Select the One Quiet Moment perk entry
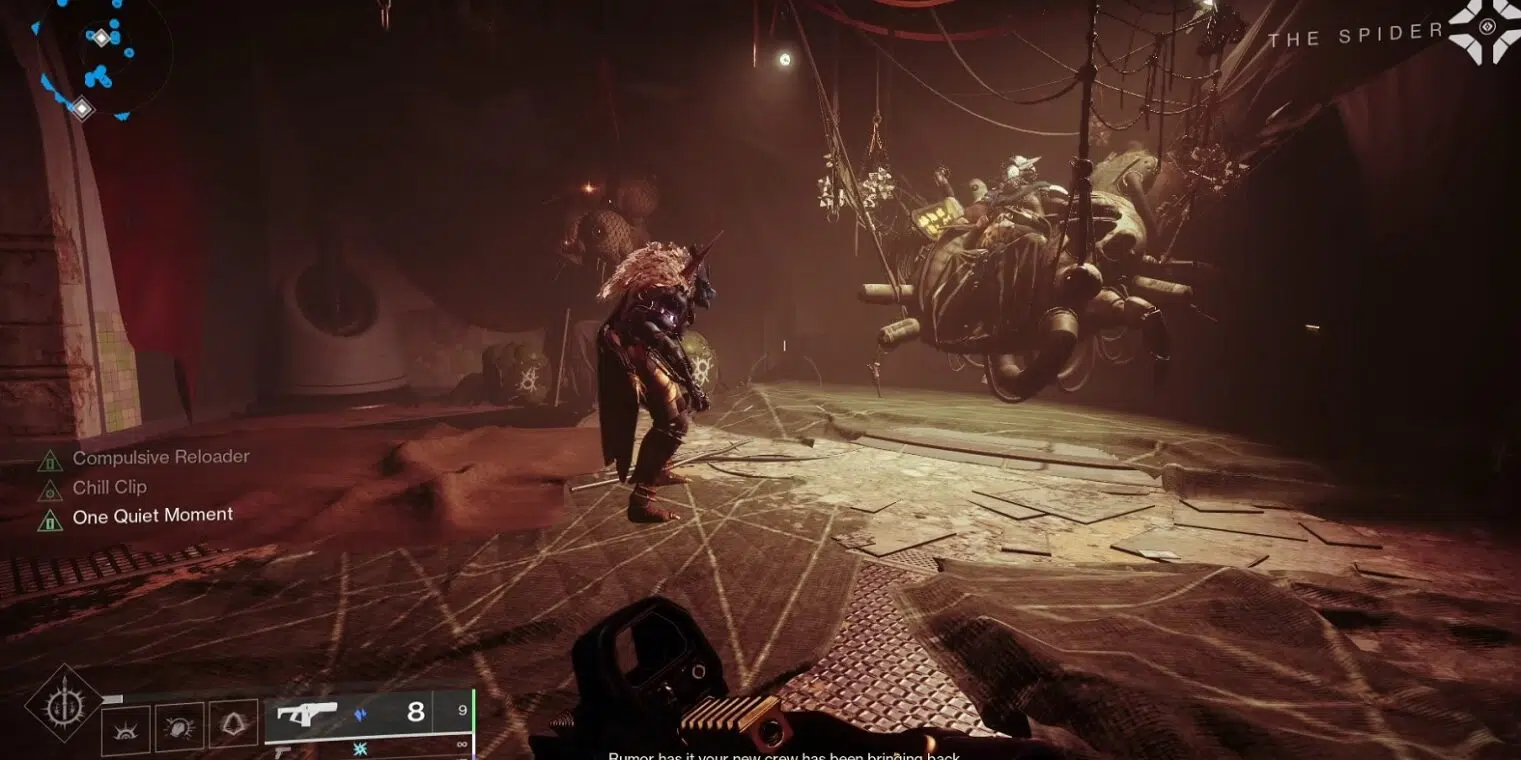The image size is (1521, 760). point(152,516)
